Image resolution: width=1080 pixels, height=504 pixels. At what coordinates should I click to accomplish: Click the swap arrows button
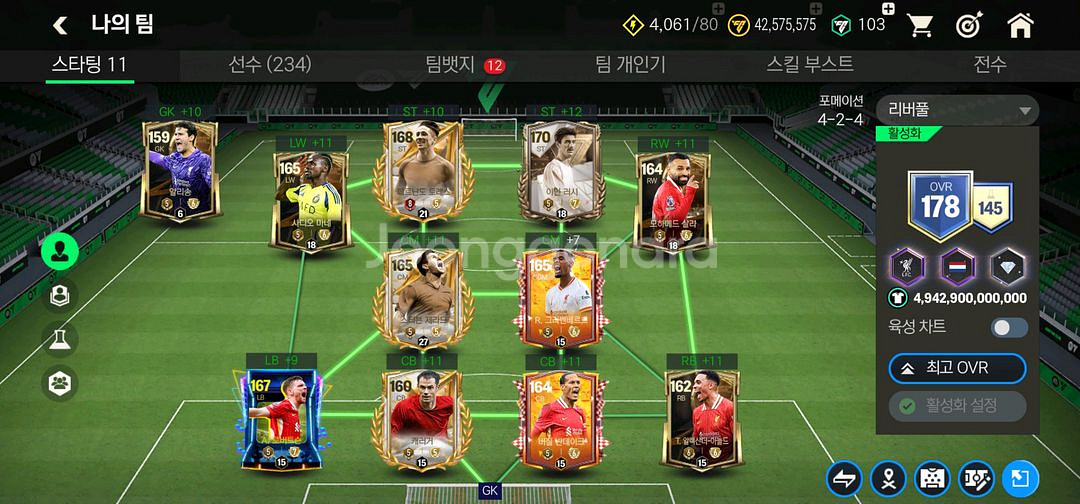click(x=845, y=478)
